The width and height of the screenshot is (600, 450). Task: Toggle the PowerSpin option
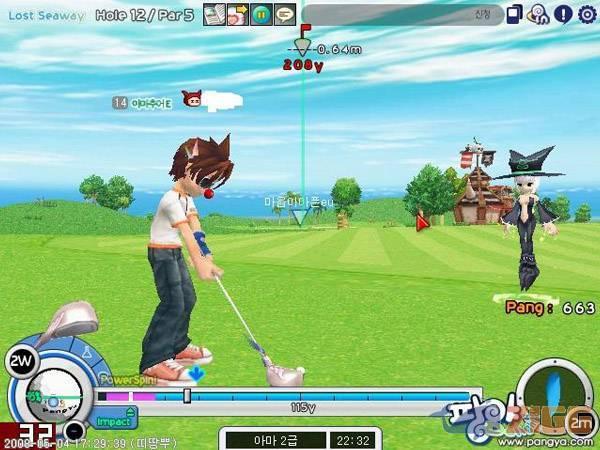pos(126,381)
